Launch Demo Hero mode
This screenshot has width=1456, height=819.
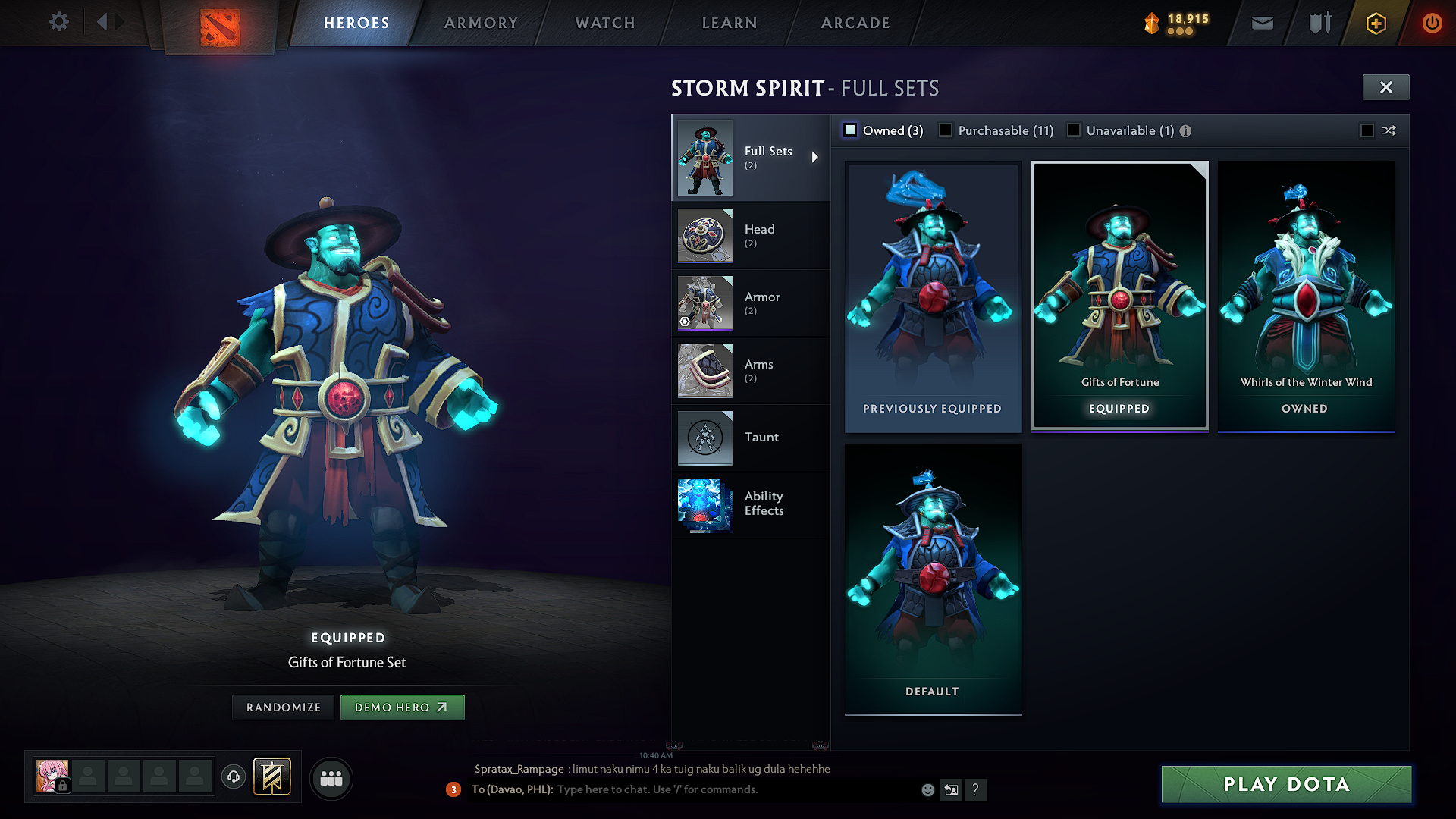tap(402, 707)
